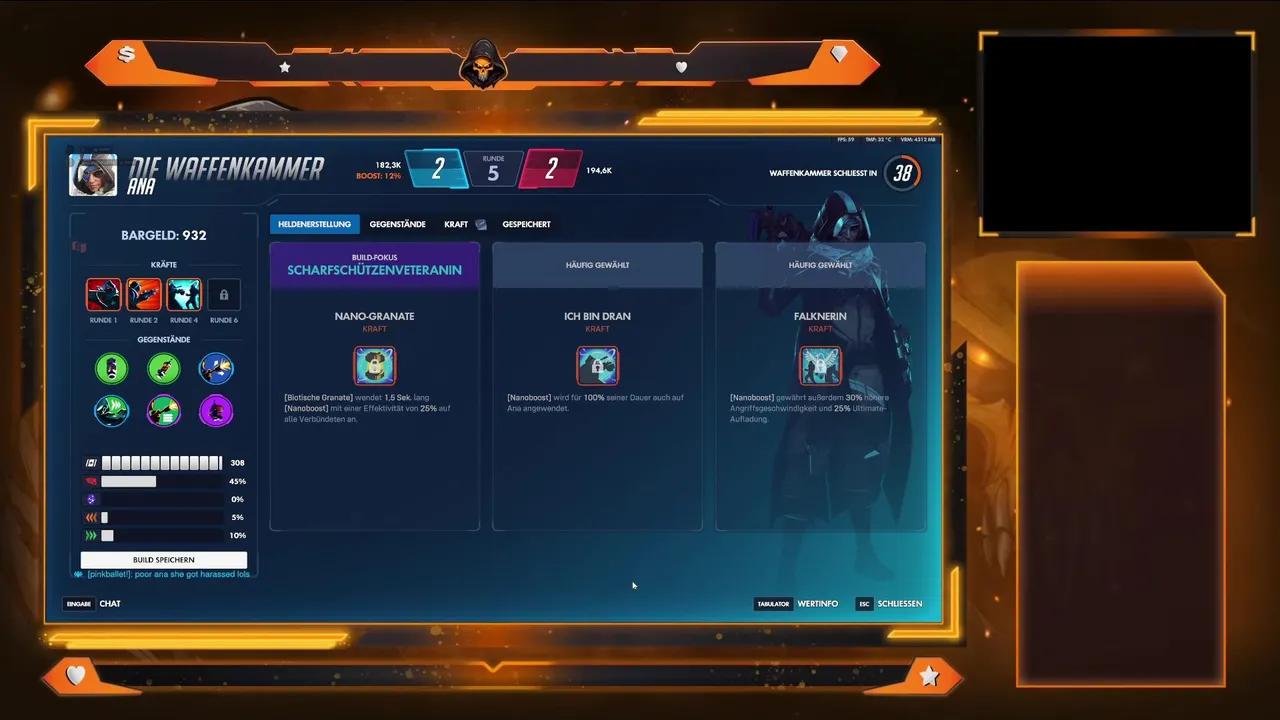Select the Runde 1 Kraft icon
Image resolution: width=1280 pixels, height=720 pixels.
coord(103,293)
